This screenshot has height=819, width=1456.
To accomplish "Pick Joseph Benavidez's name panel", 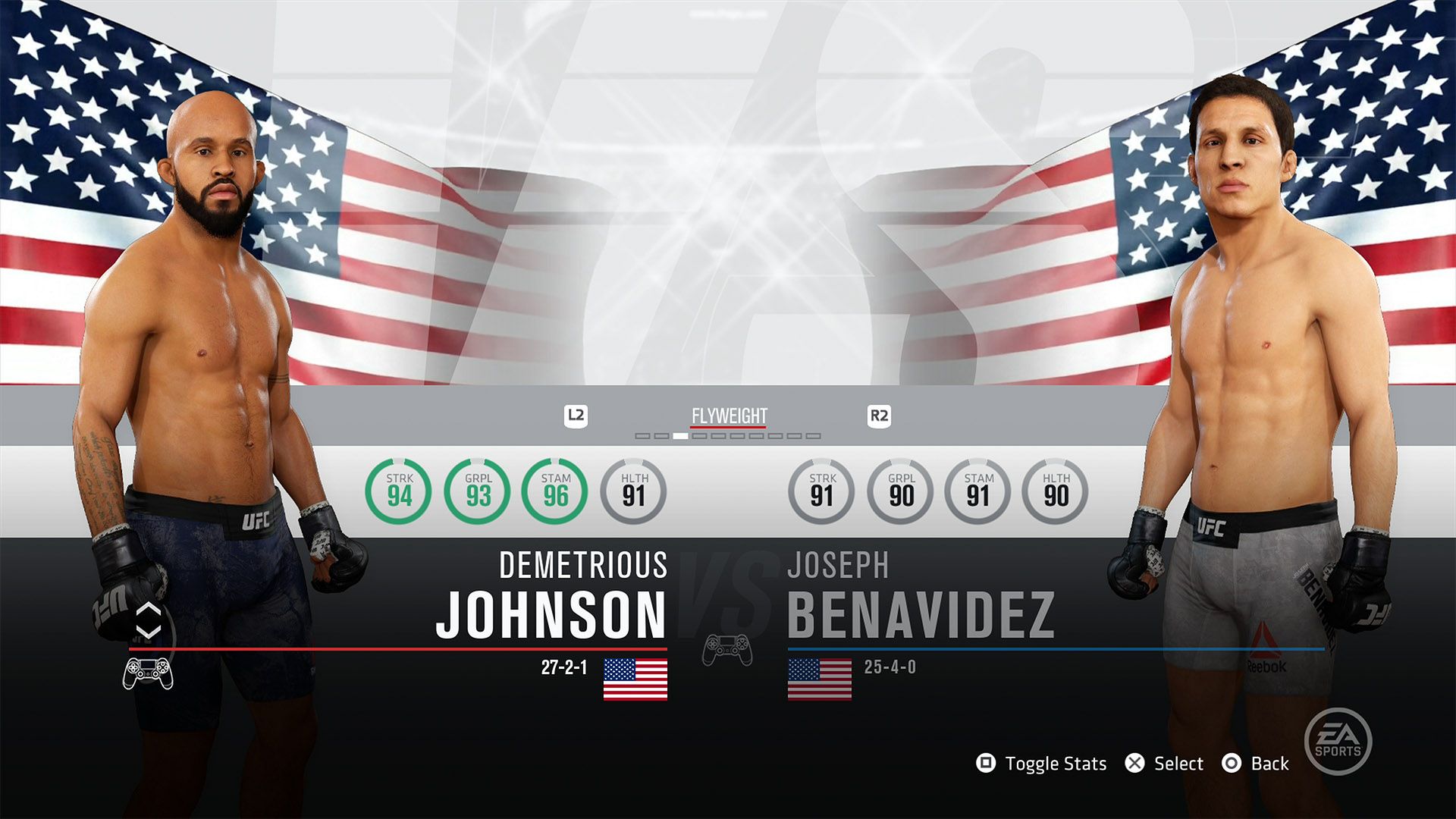I will coord(921,599).
